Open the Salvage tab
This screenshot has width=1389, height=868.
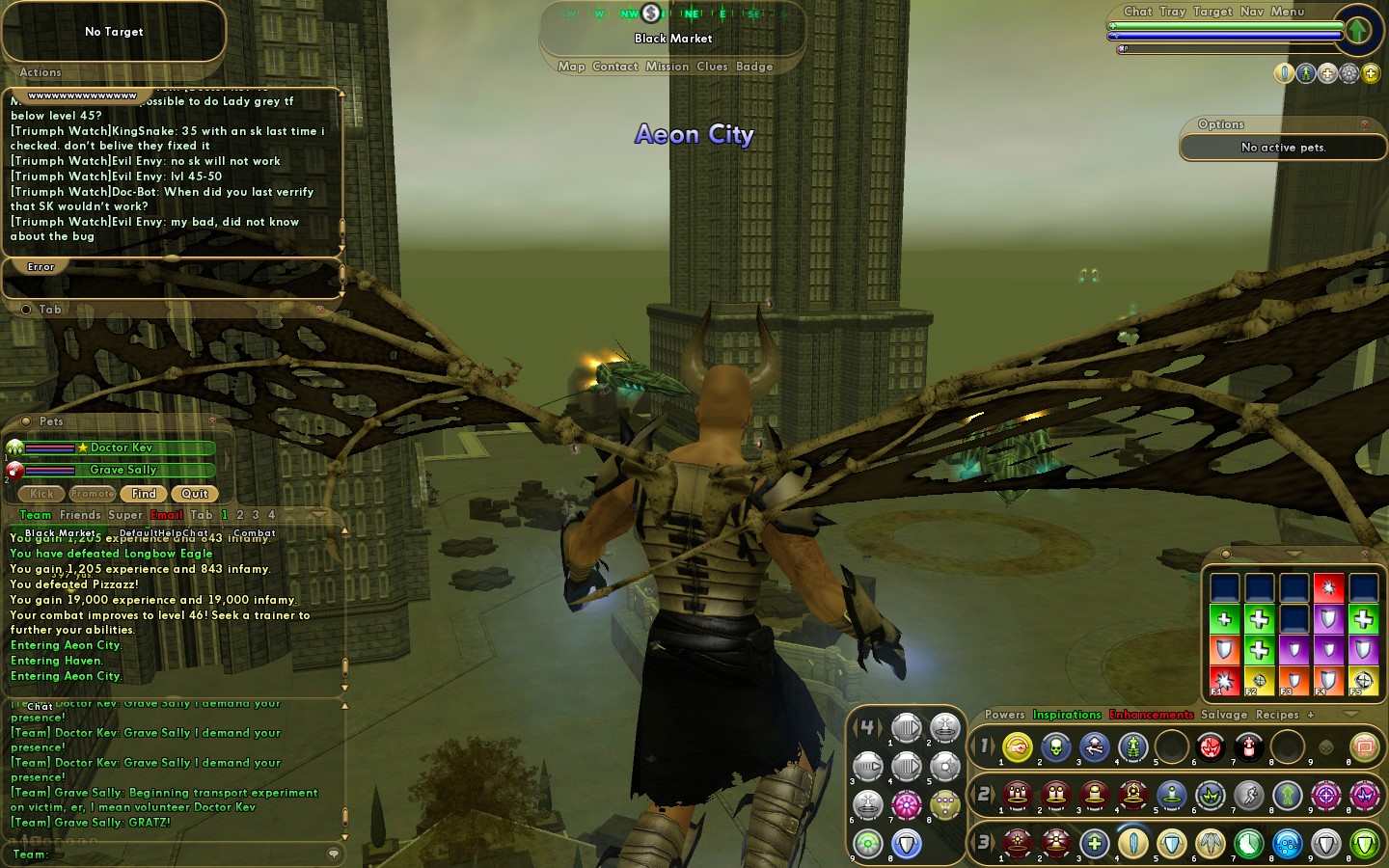[1224, 715]
